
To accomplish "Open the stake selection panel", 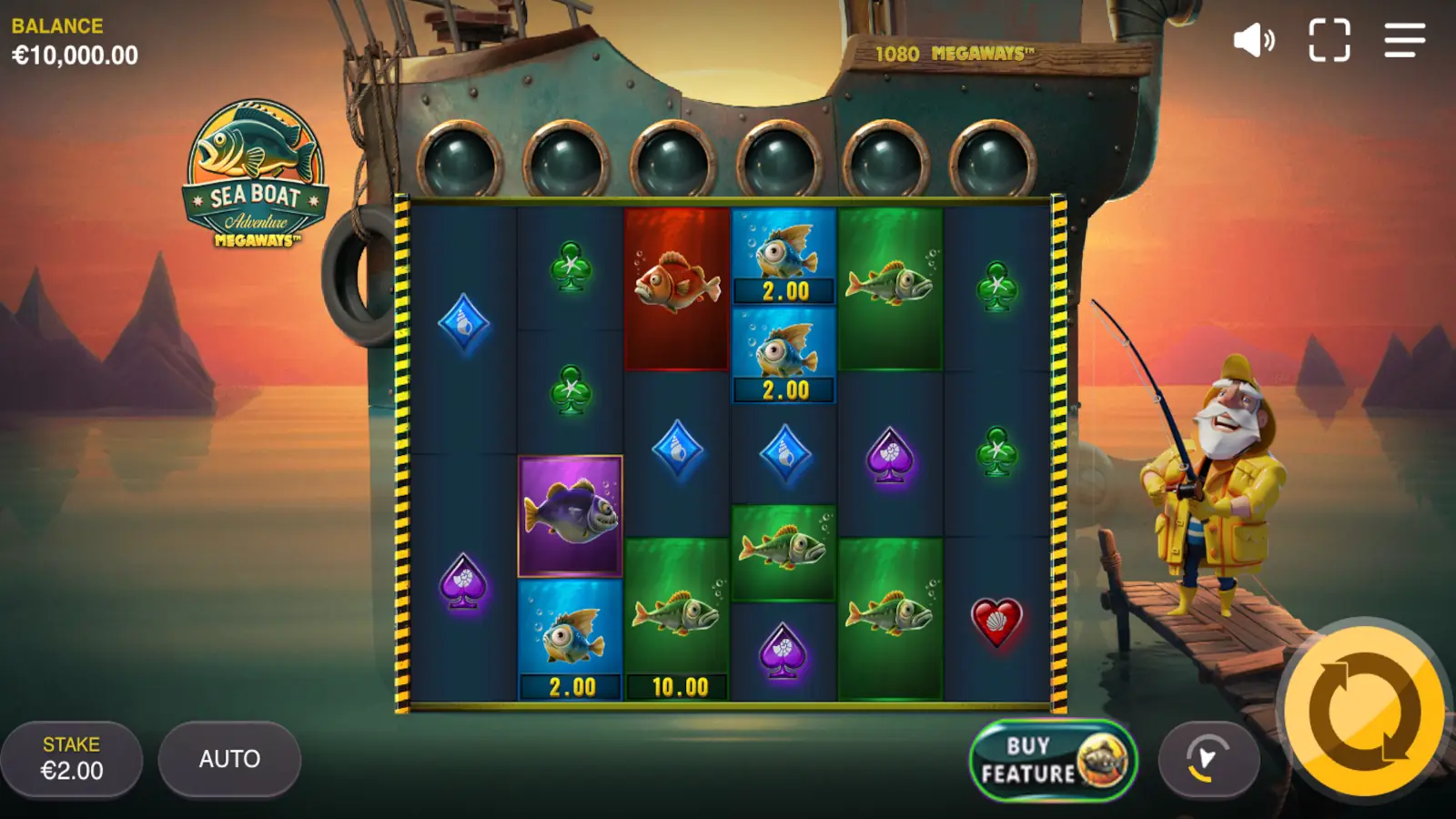I will [x=73, y=758].
